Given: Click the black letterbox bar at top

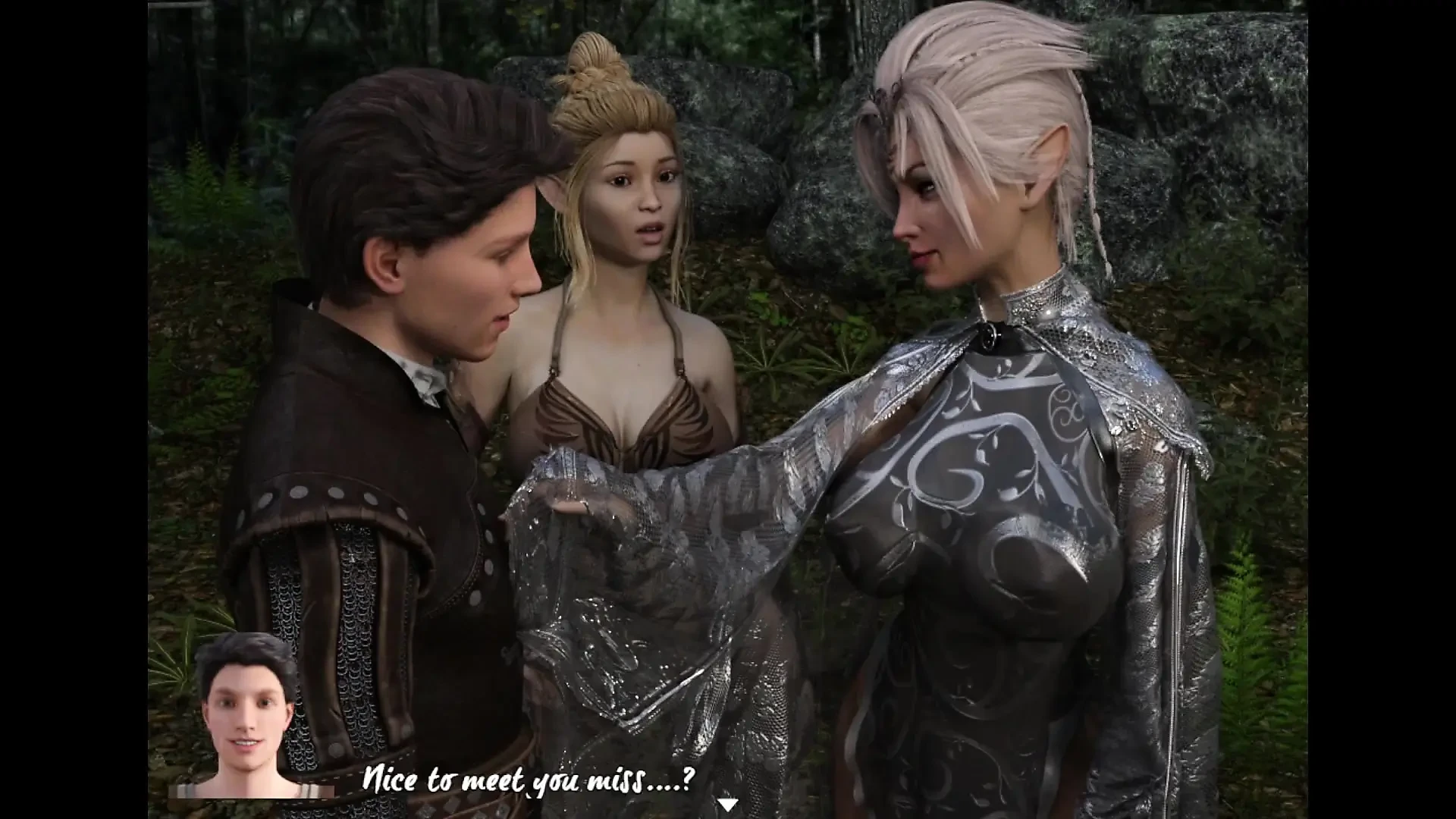Looking at the screenshot, I should [728, 3].
